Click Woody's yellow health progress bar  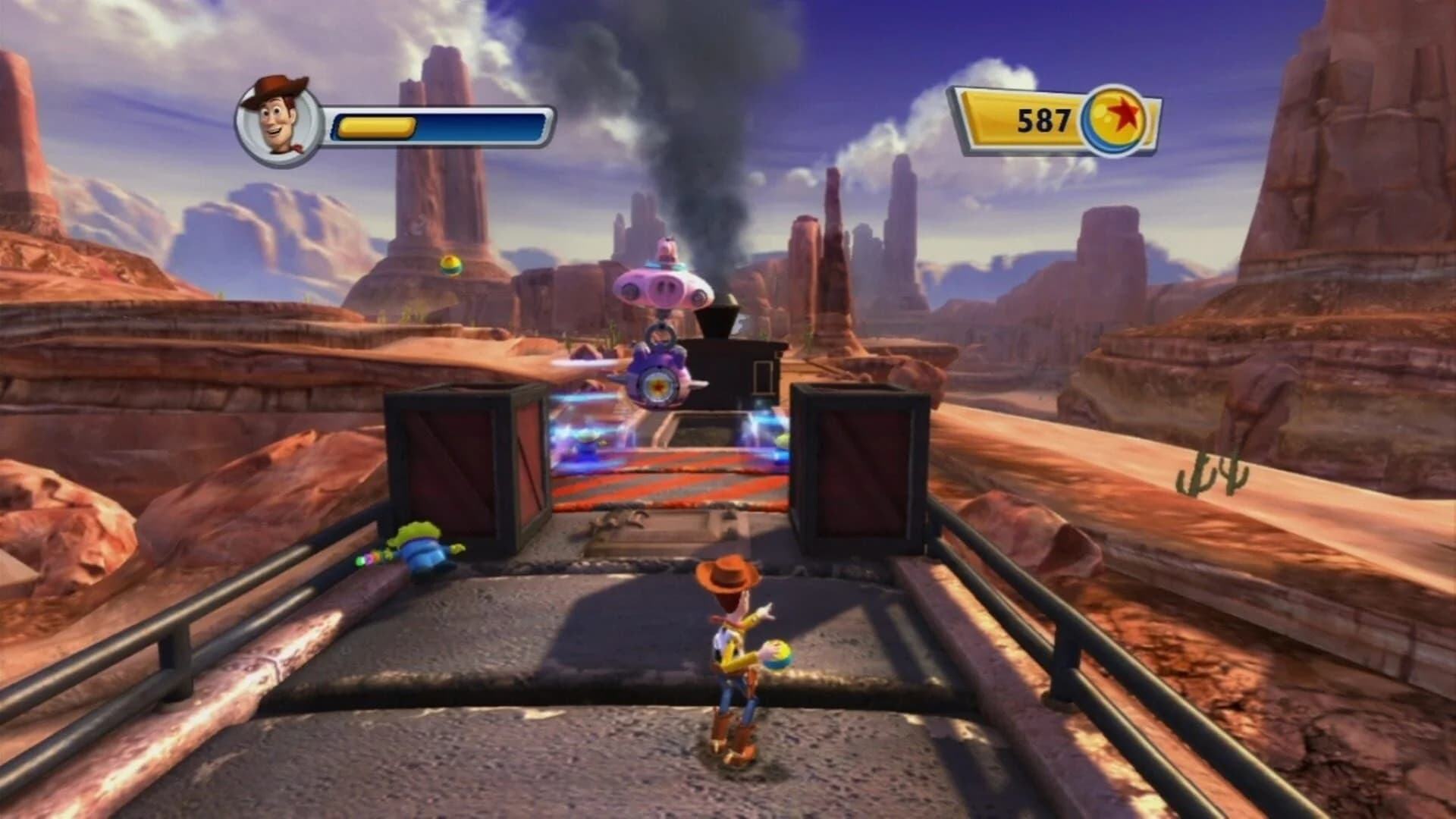coord(378,126)
